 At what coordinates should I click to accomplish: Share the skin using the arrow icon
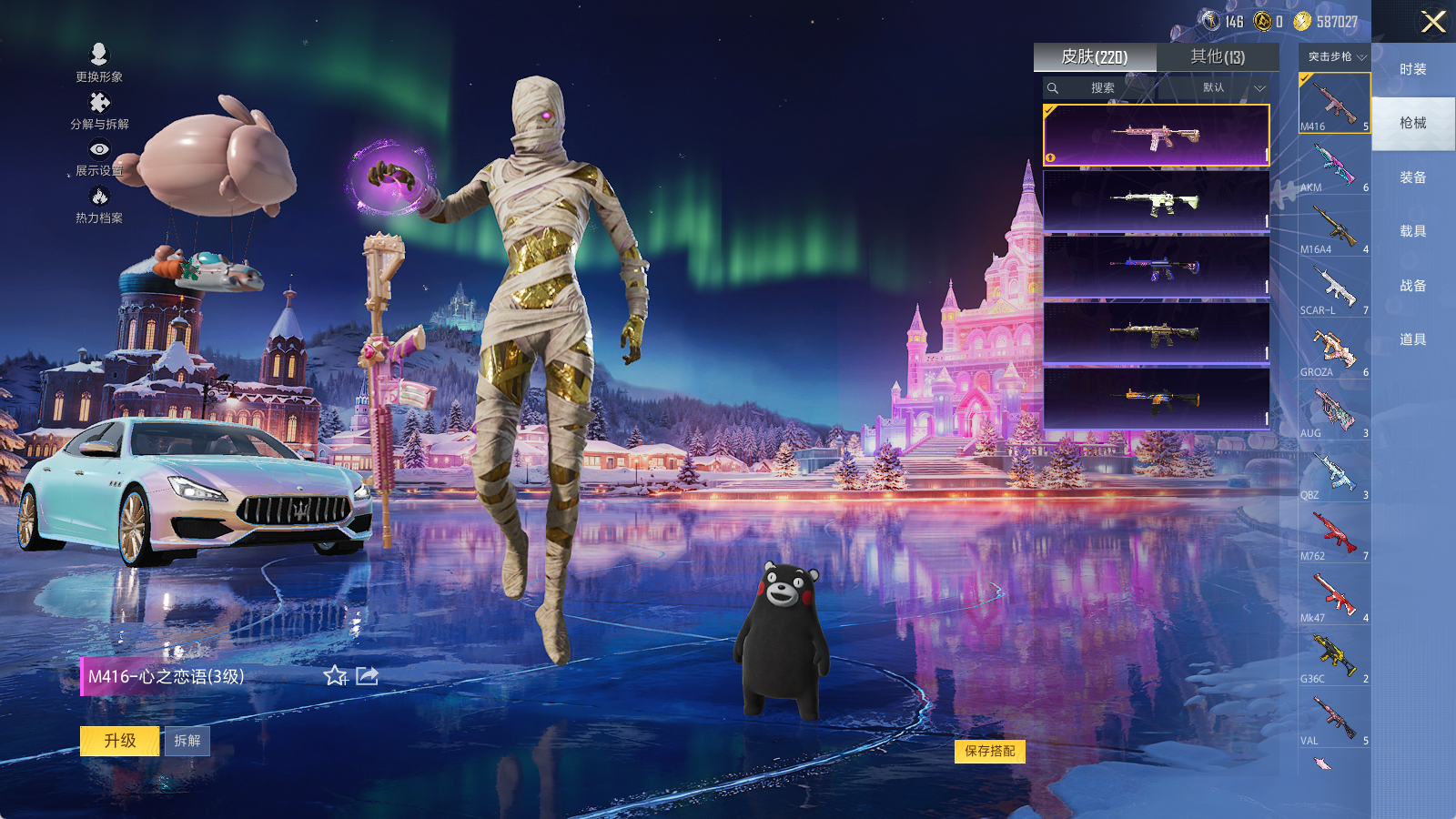click(x=367, y=675)
